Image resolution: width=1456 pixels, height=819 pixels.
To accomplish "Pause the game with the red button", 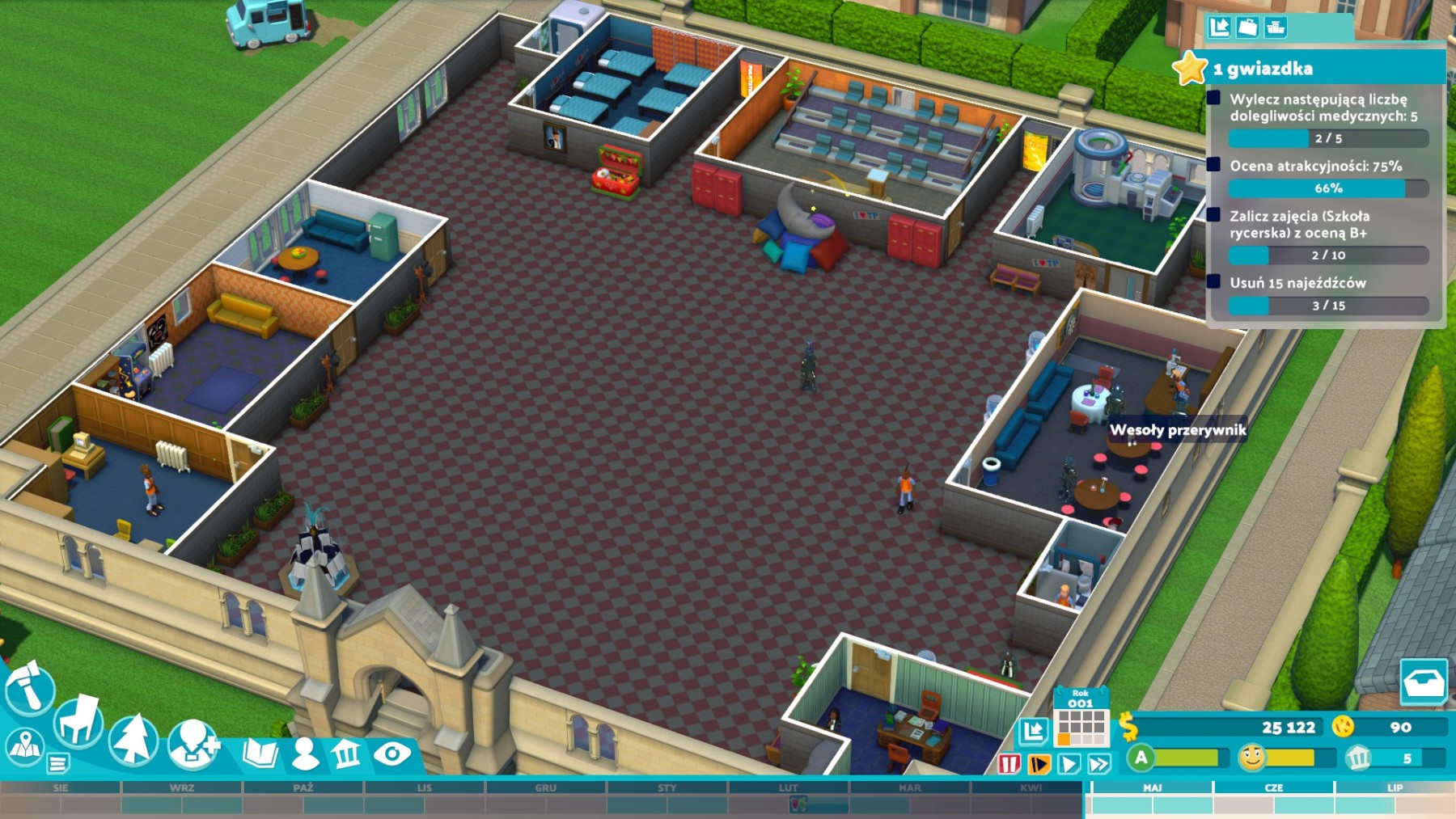I will 1009,763.
